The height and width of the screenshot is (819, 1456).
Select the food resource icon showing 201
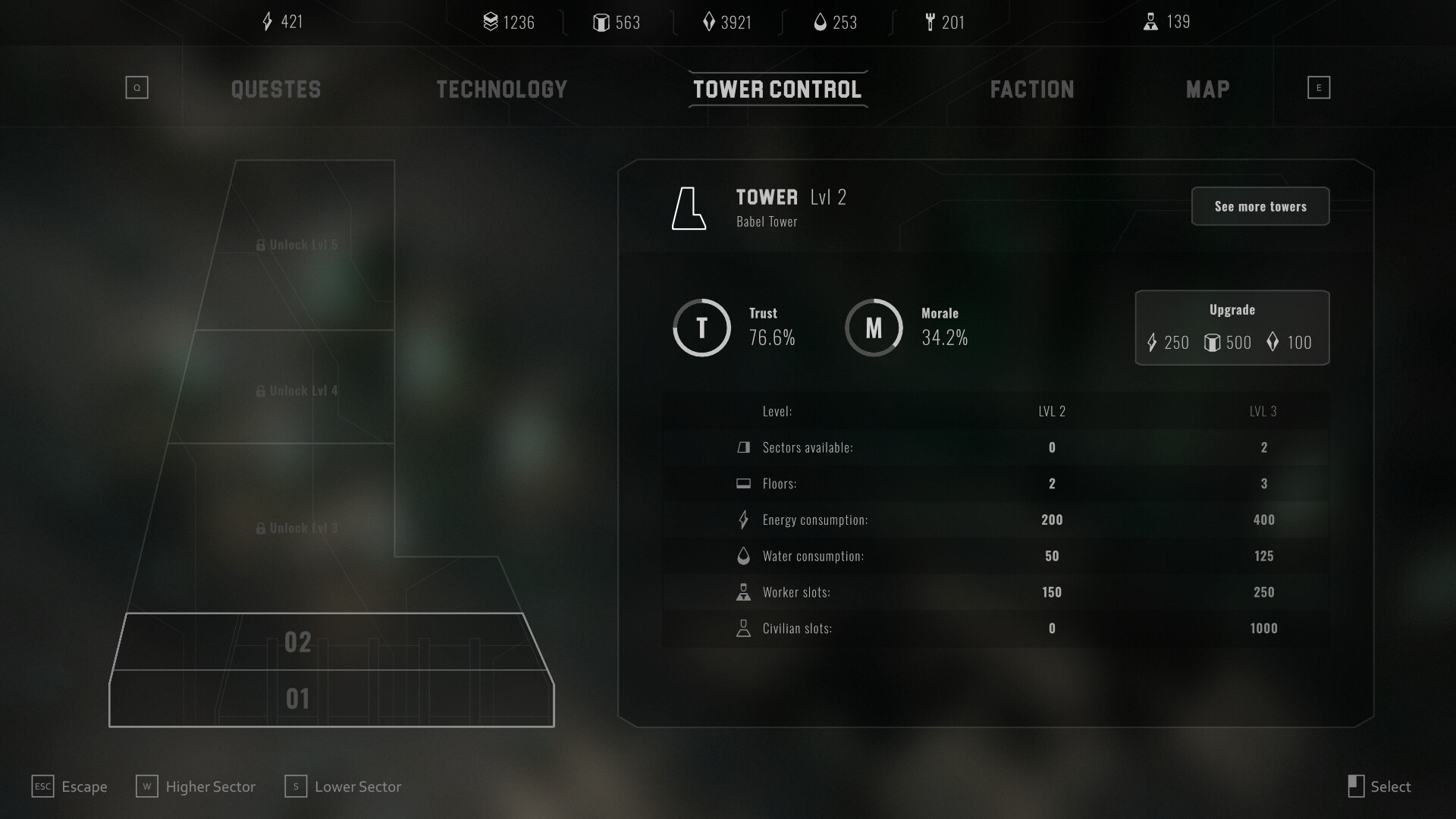tap(930, 23)
